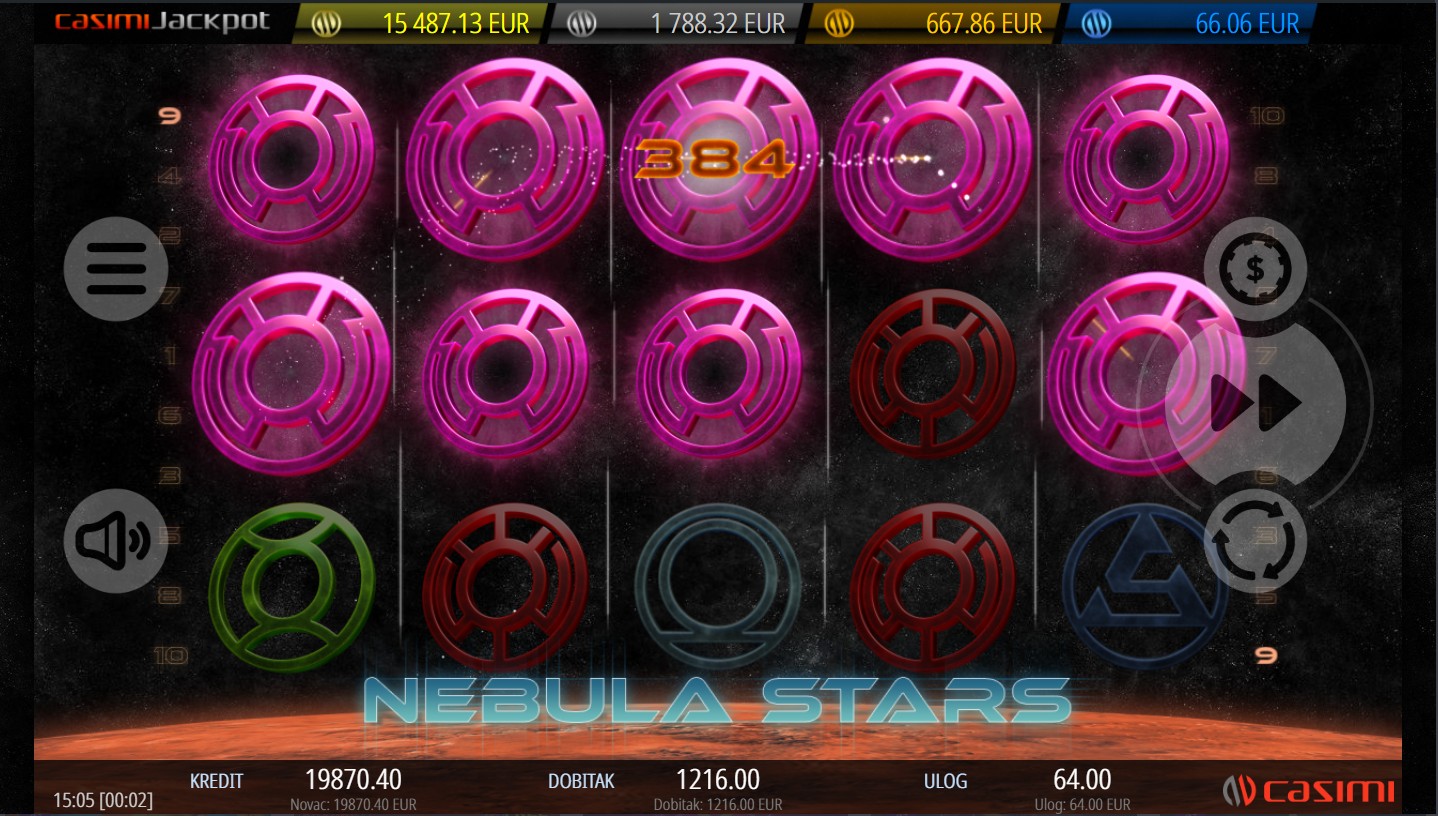Click the Ulog bet amount field

tap(1081, 780)
